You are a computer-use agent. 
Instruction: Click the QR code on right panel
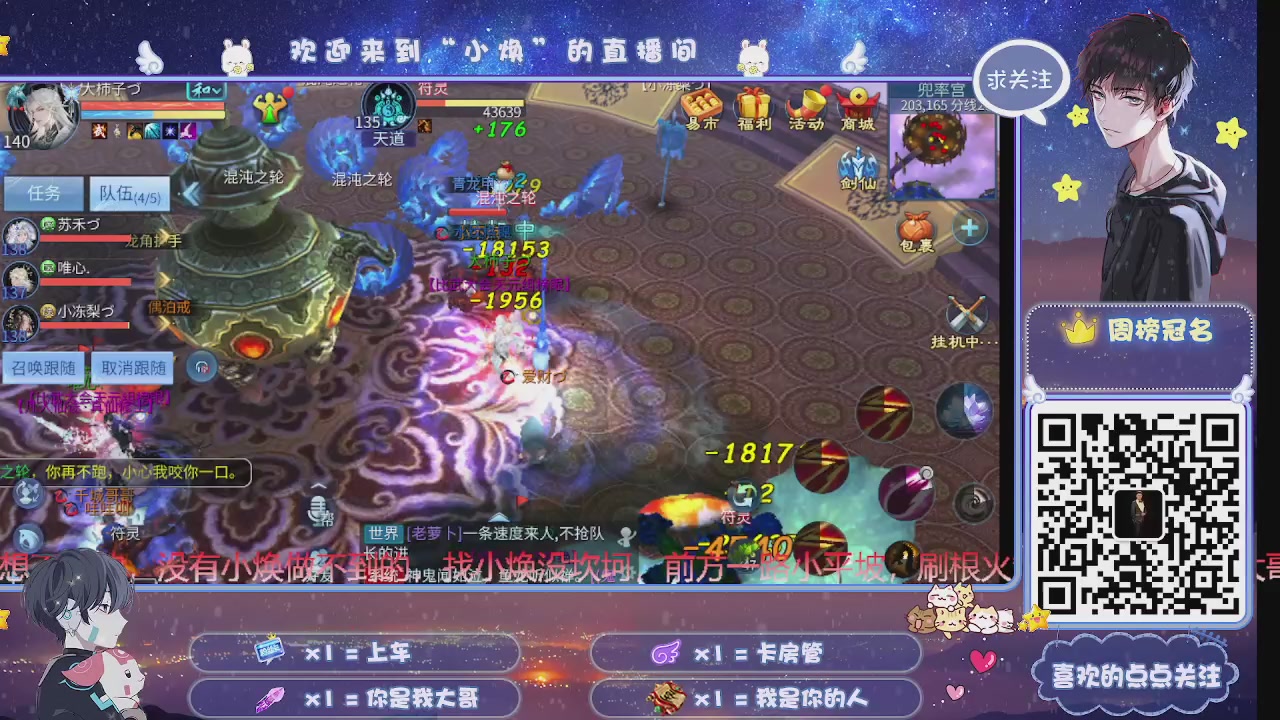(1140, 510)
